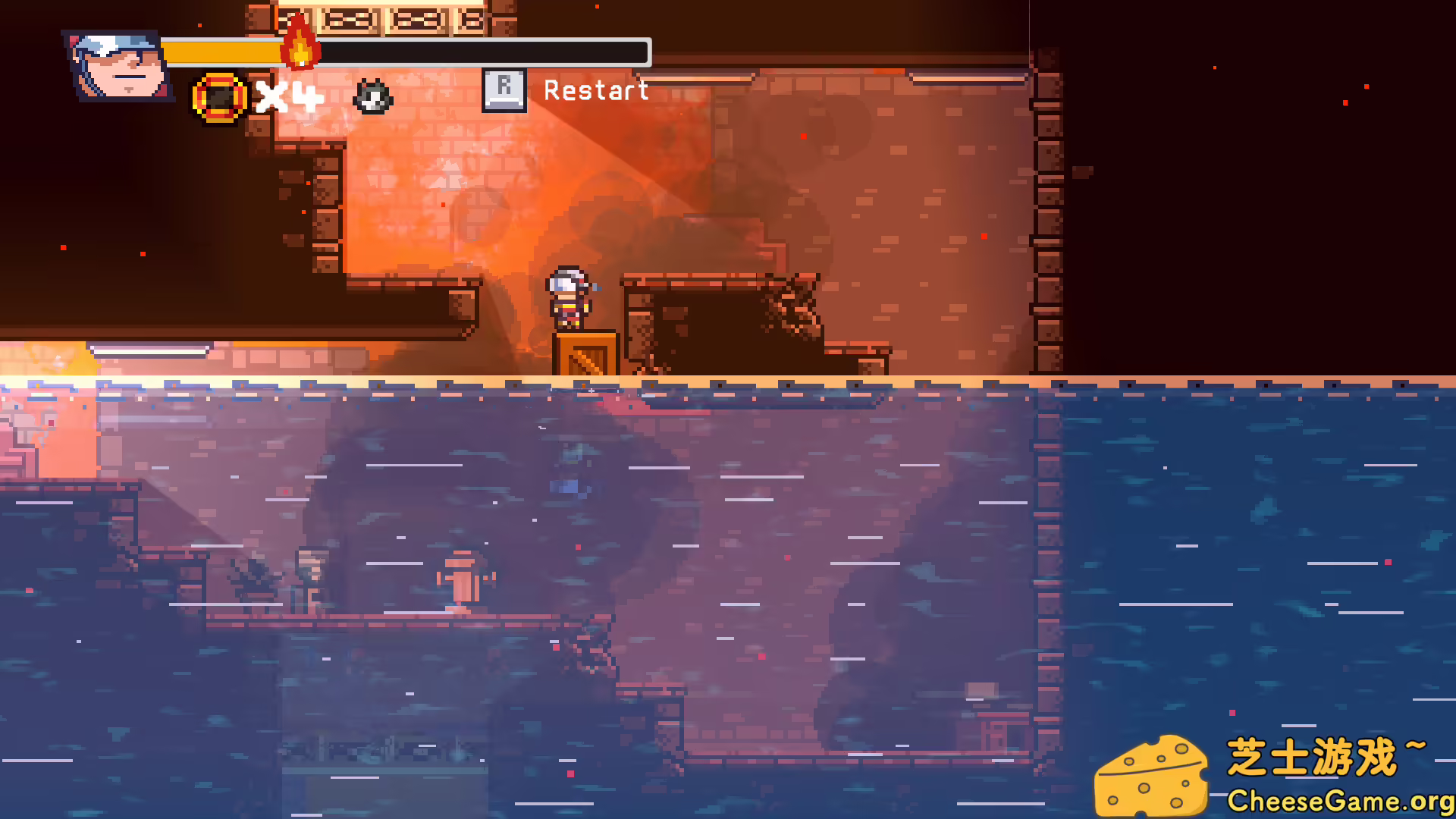
Task: Click the burning fire sprite at water's left edge
Action: point(57,360)
